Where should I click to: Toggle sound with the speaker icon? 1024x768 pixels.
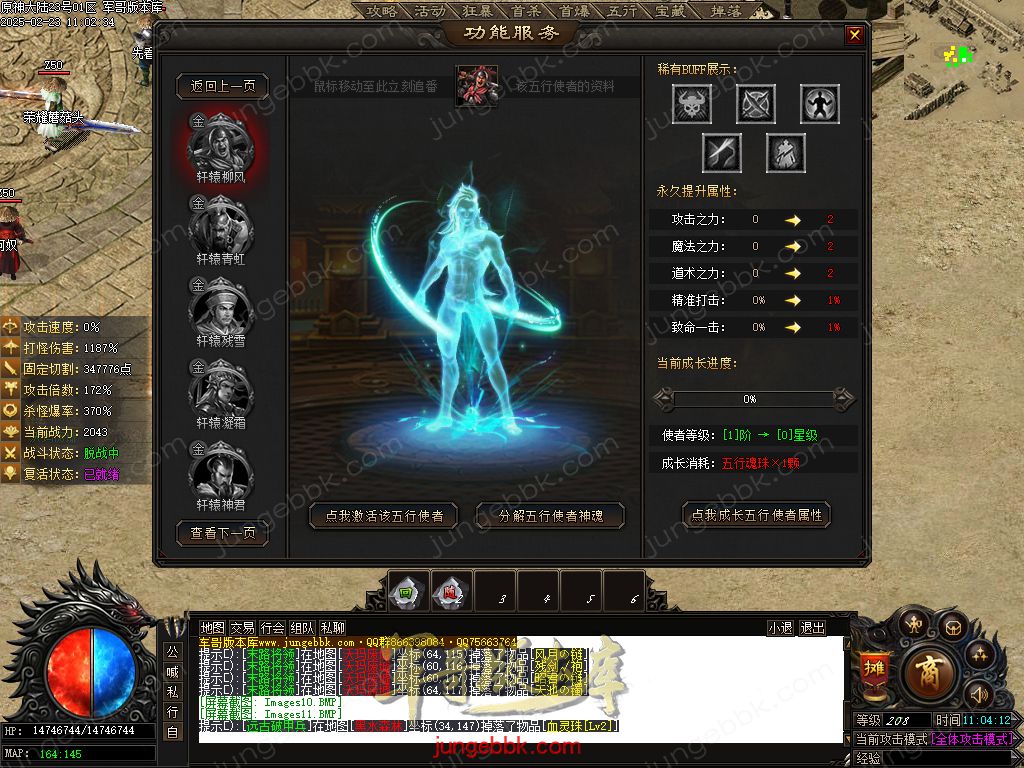tap(977, 693)
